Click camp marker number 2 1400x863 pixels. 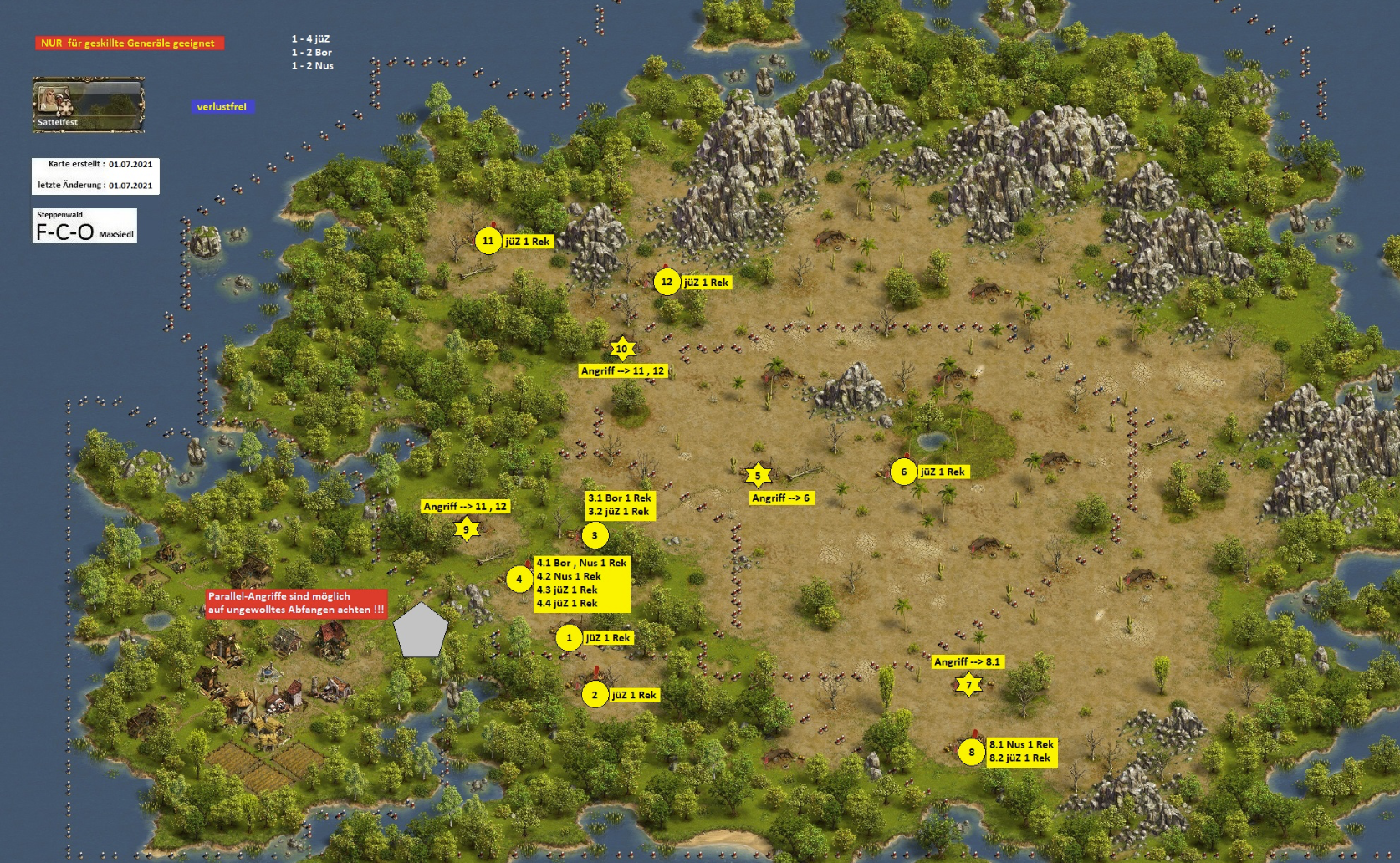tap(595, 695)
